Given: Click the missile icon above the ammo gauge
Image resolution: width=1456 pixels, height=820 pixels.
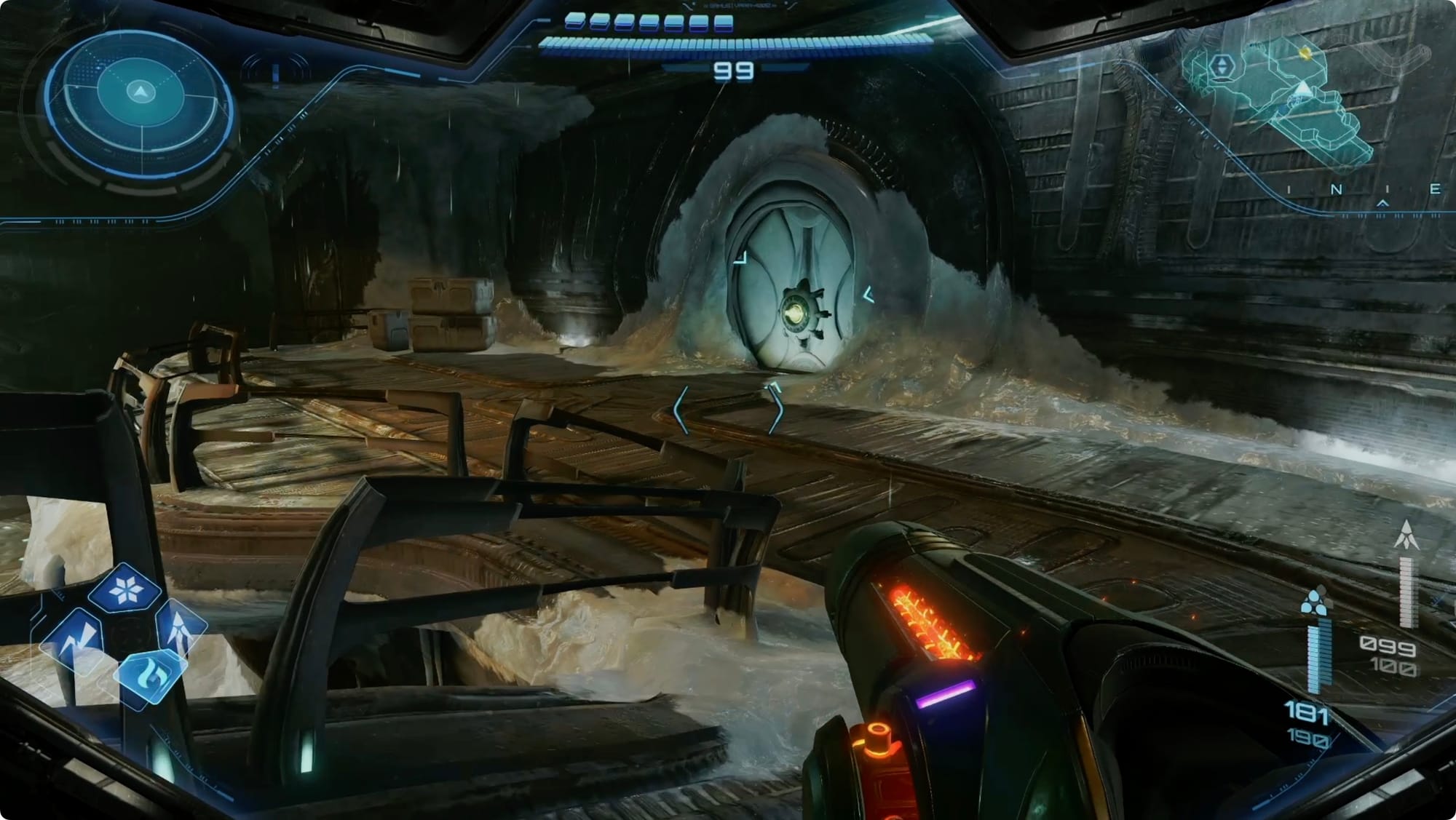Looking at the screenshot, I should (x=1406, y=535).
